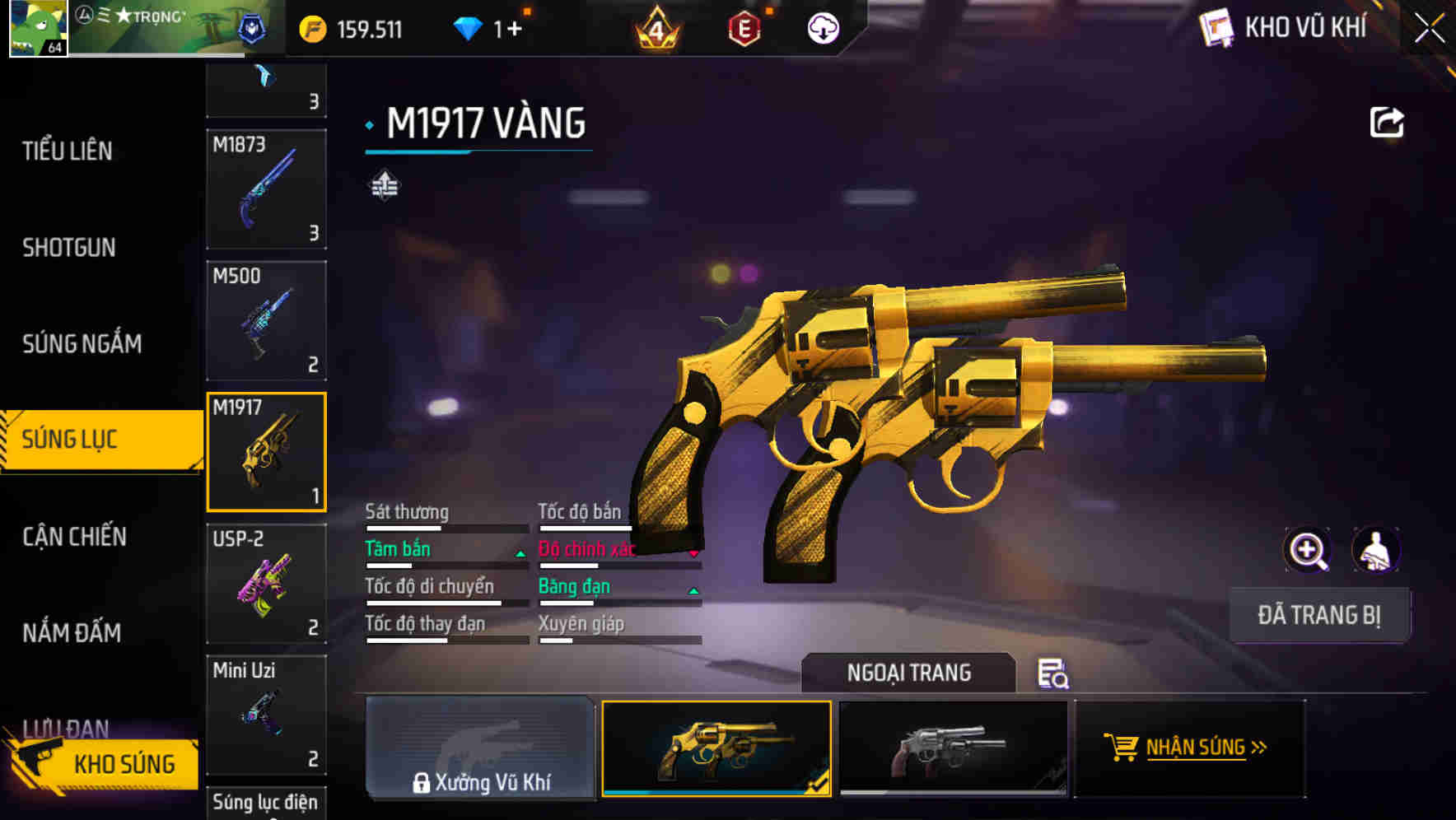Click the magnifier zoom icon beside weapon preview
Image resolution: width=1456 pixels, height=820 pixels.
1308,549
